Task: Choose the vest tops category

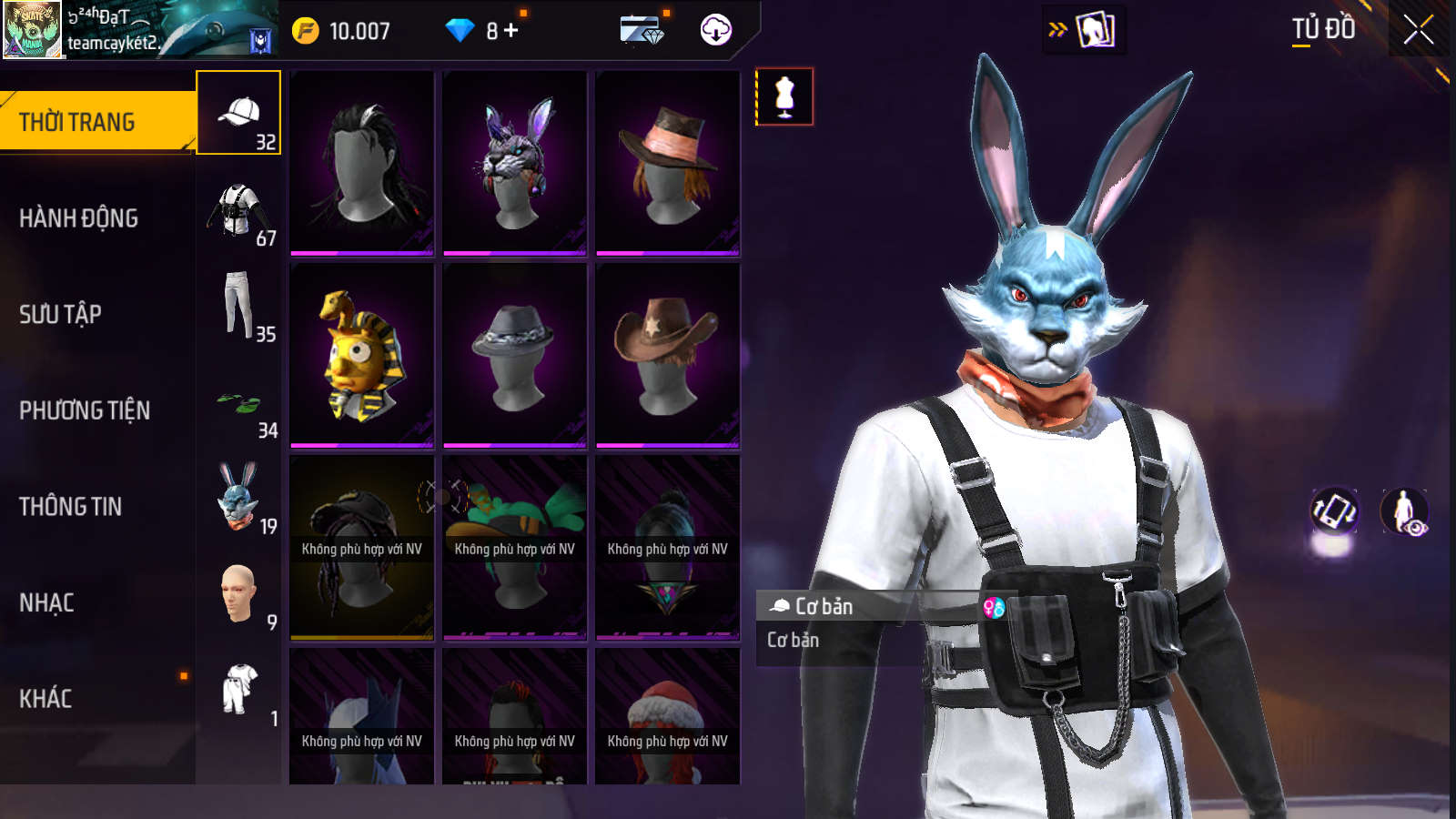Action: coord(238,210)
